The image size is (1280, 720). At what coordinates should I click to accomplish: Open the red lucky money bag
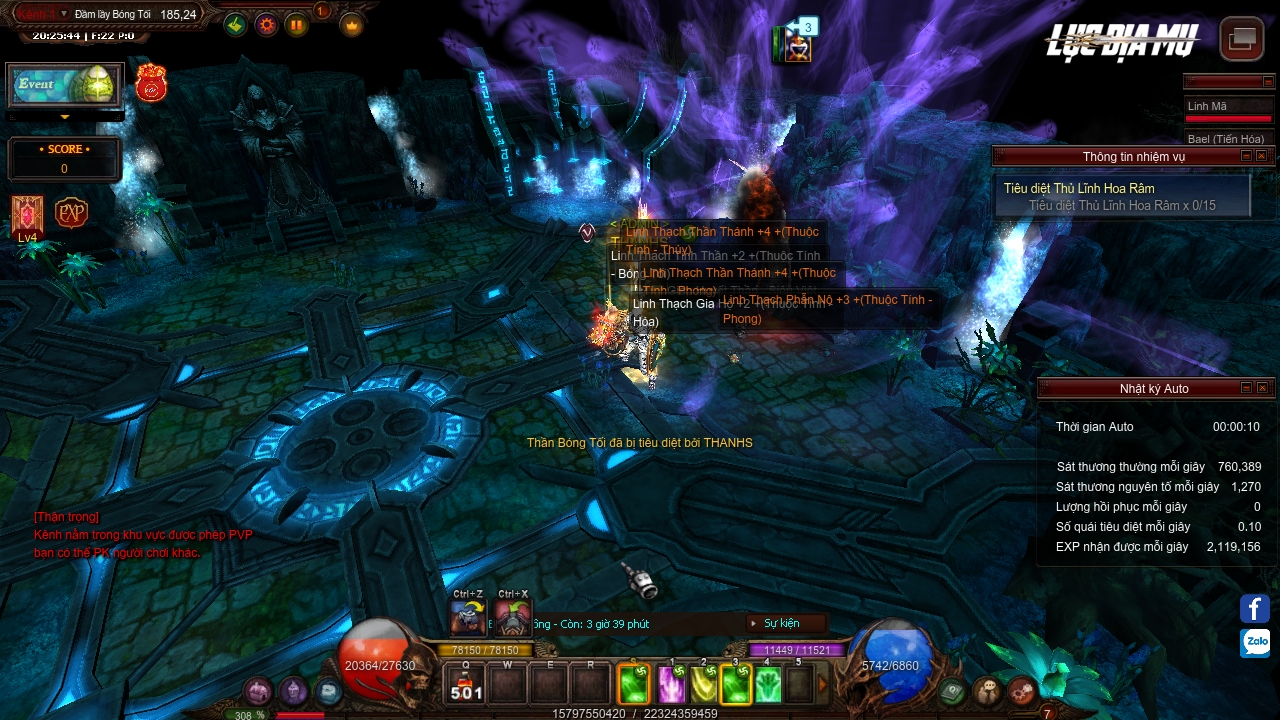(x=151, y=84)
